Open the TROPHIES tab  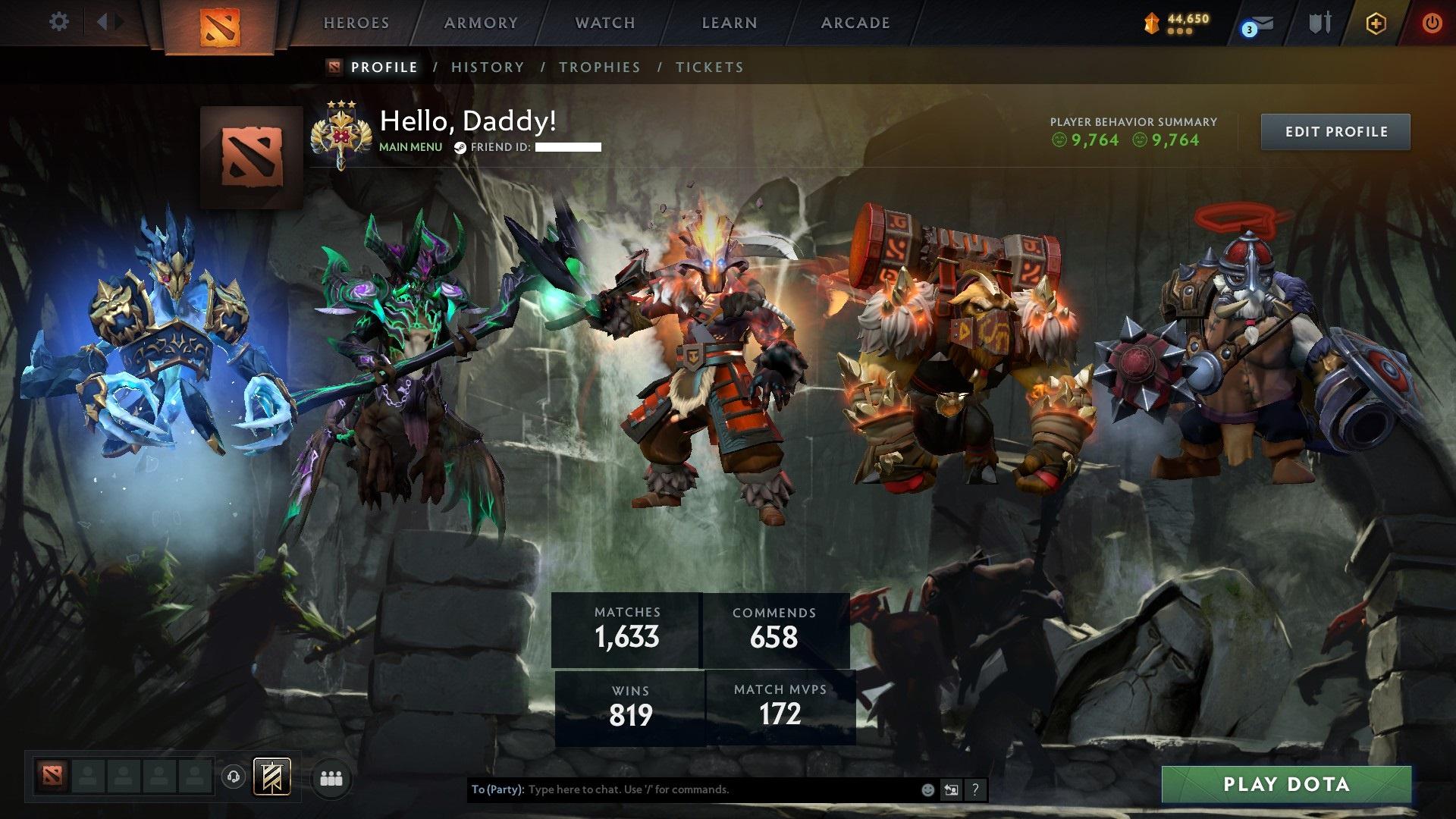click(599, 67)
